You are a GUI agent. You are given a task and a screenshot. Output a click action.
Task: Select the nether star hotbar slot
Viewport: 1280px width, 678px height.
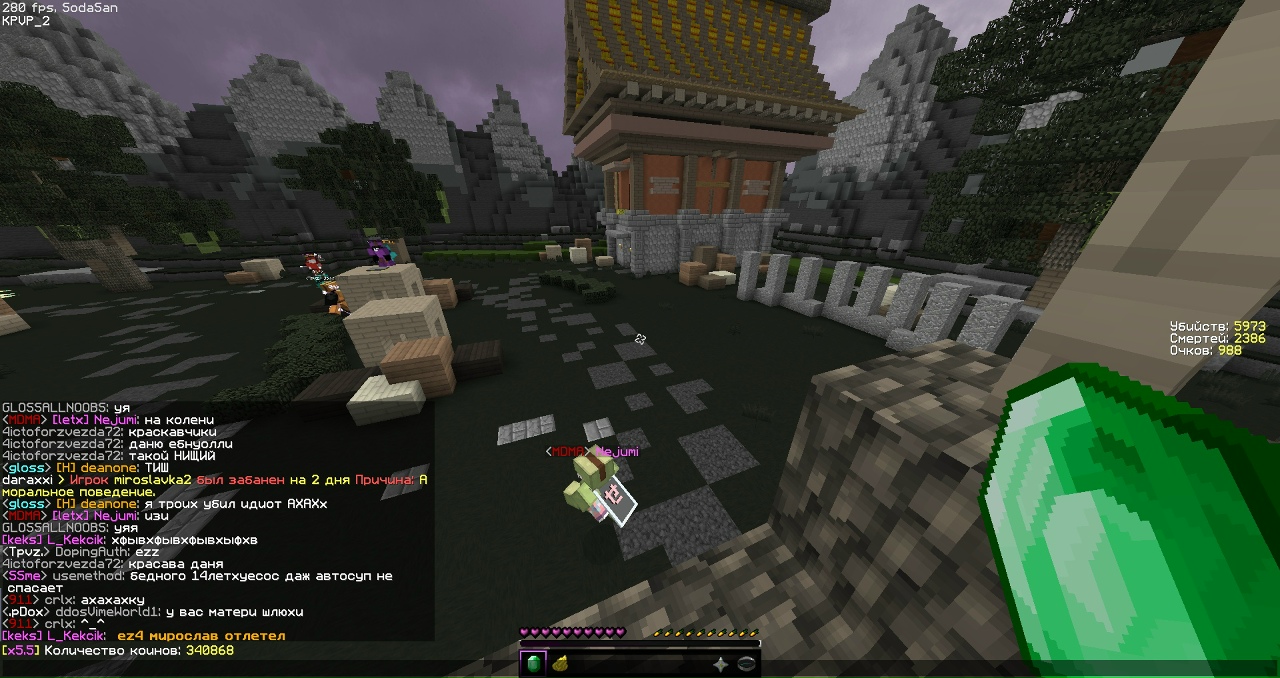[x=720, y=664]
